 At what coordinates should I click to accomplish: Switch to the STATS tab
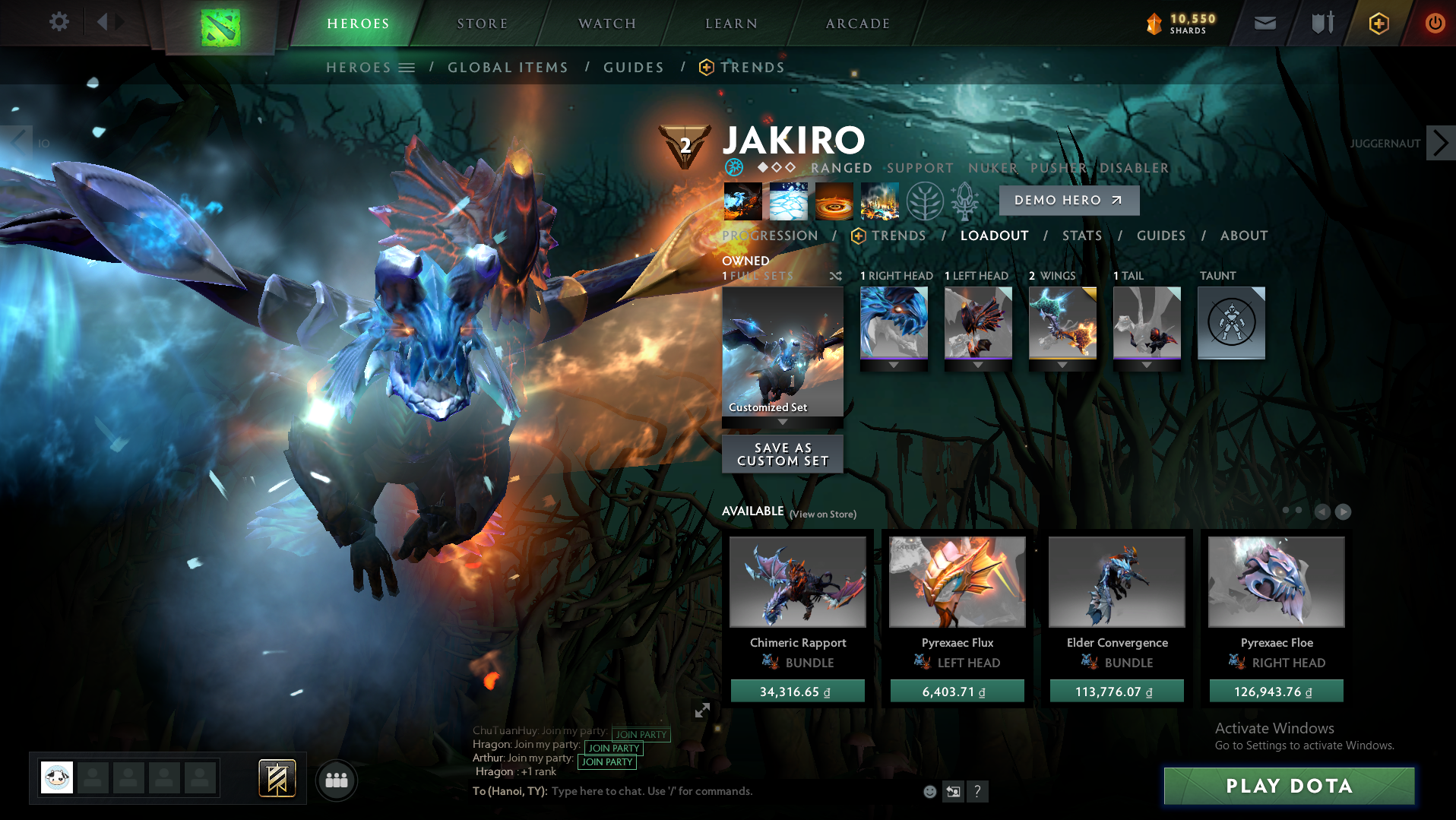(1081, 236)
